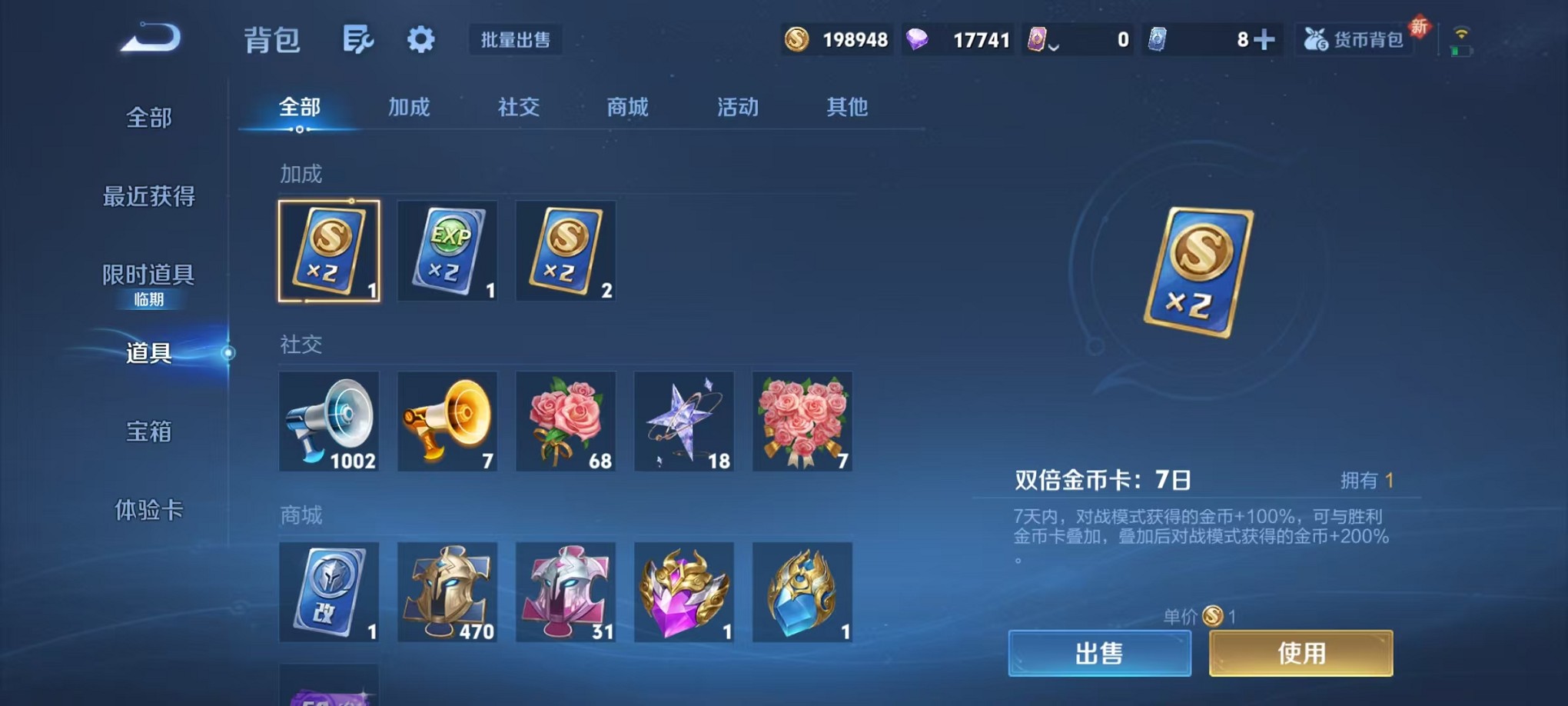Select the pink roses item with count 68
This screenshot has width=1568, height=706.
click(565, 421)
